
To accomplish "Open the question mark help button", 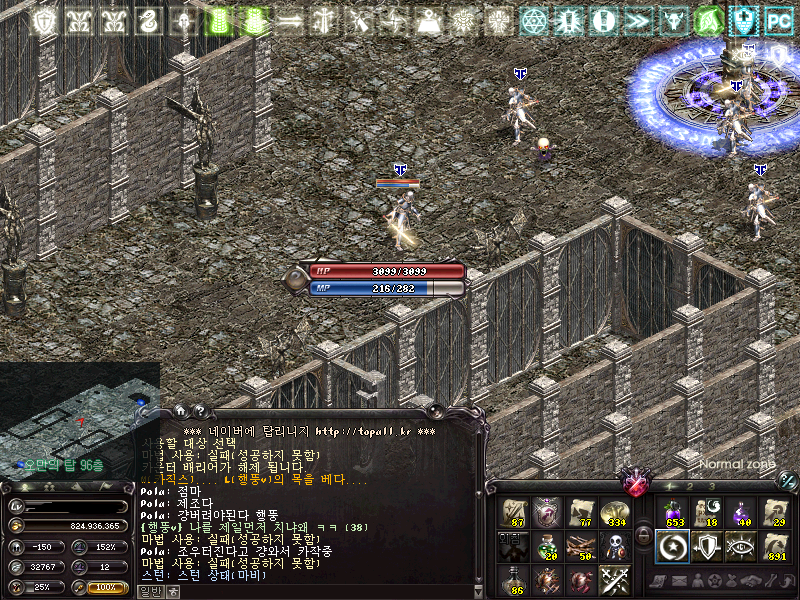I will click(x=198, y=410).
